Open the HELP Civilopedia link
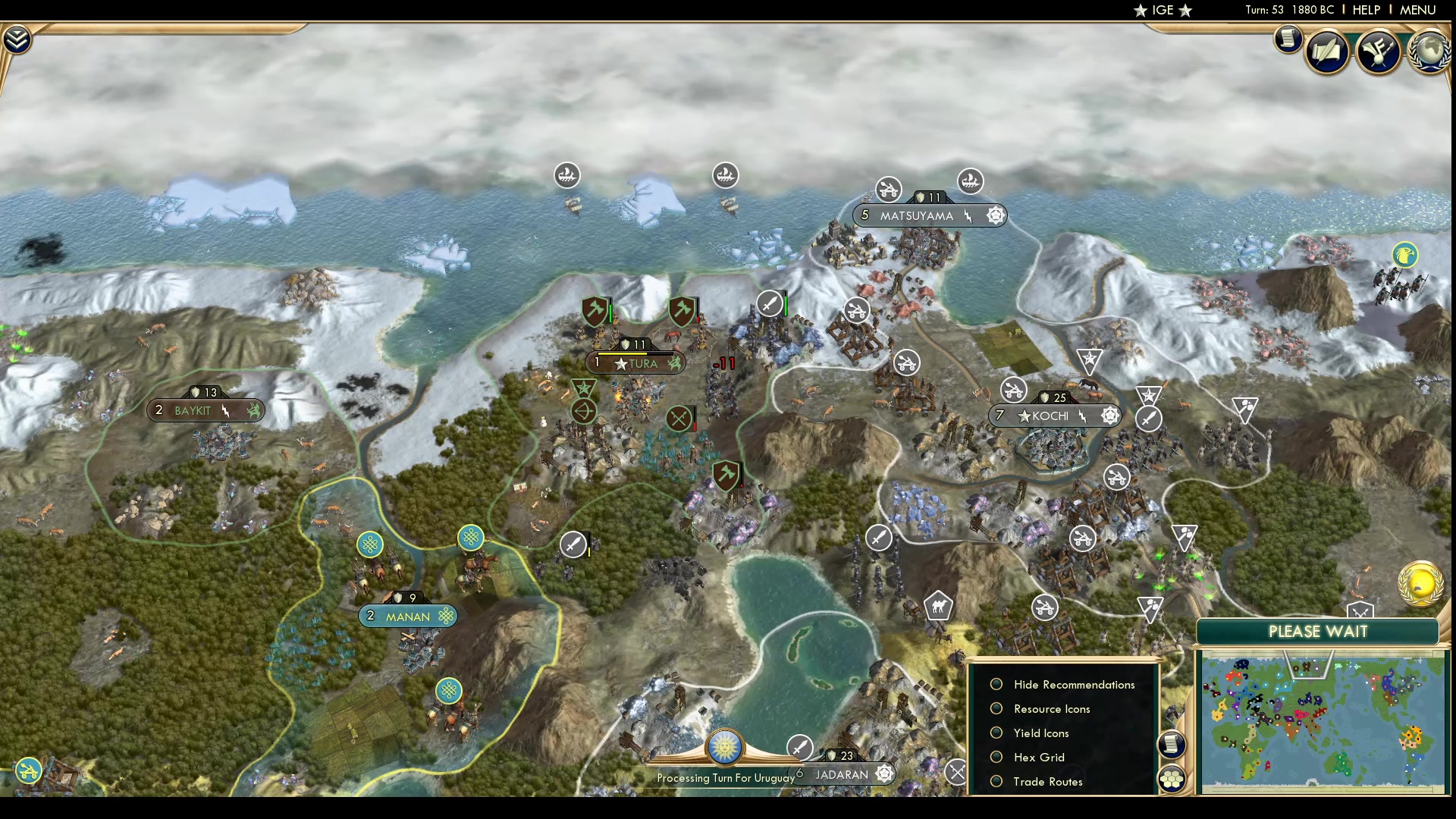This screenshot has height=819, width=1456. (x=1366, y=10)
